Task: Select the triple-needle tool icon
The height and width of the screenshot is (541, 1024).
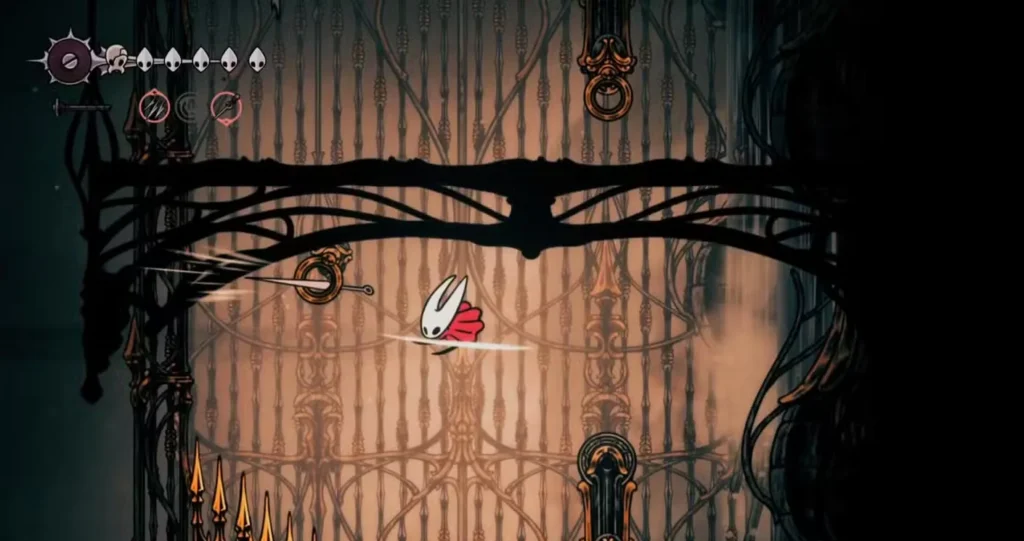Action: coord(154,106)
